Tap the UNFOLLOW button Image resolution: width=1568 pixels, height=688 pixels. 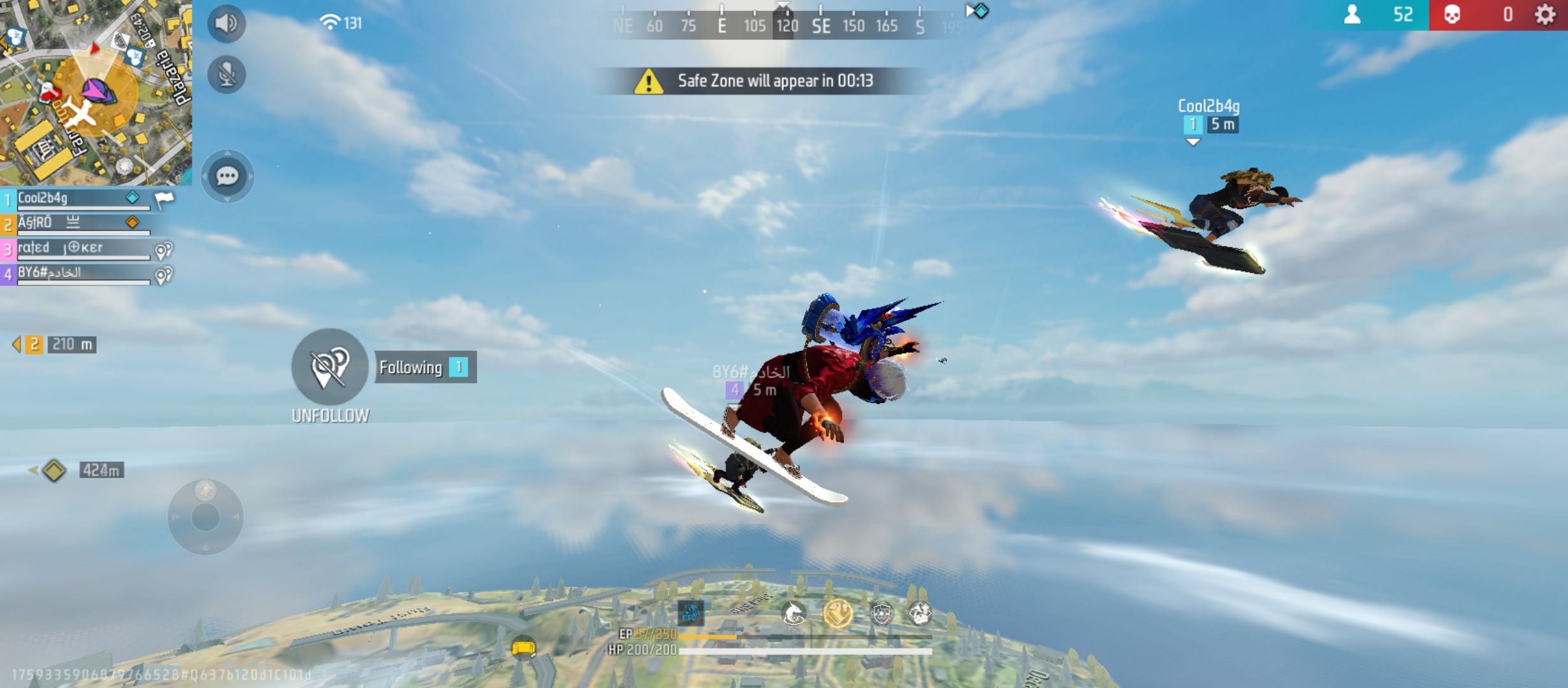pos(330,368)
